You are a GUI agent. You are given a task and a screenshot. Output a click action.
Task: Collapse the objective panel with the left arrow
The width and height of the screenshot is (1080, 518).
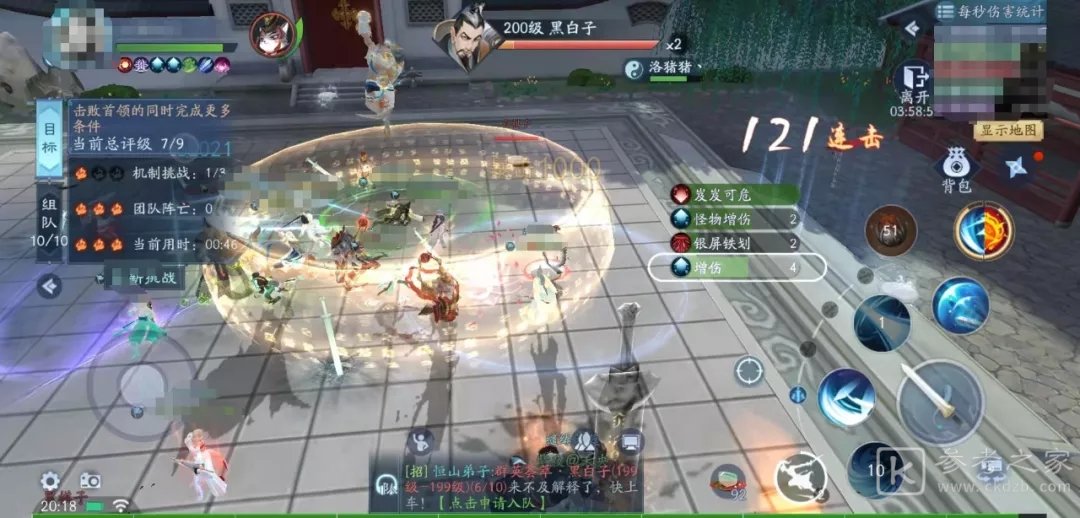coord(49,287)
